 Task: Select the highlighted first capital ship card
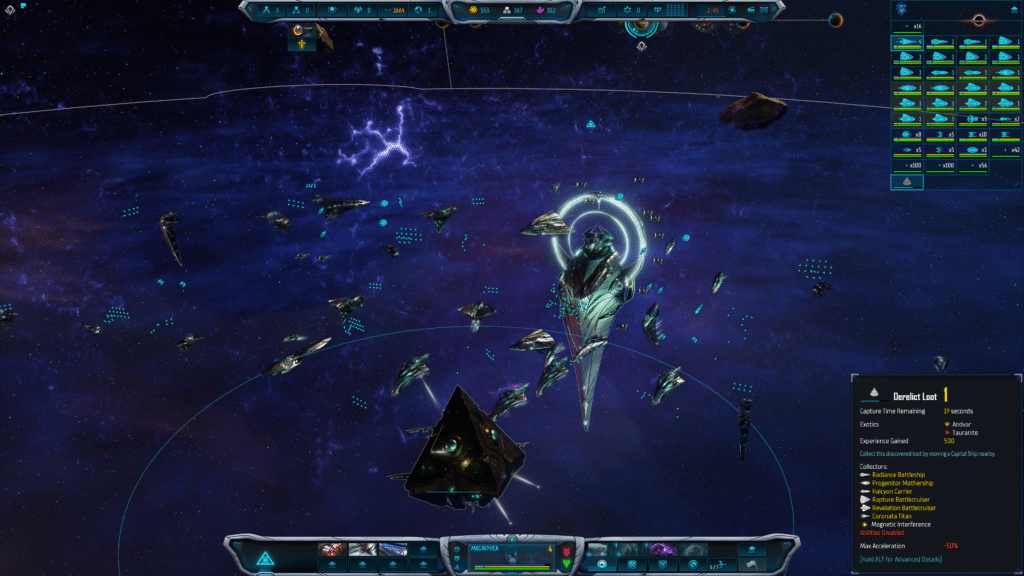point(908,44)
